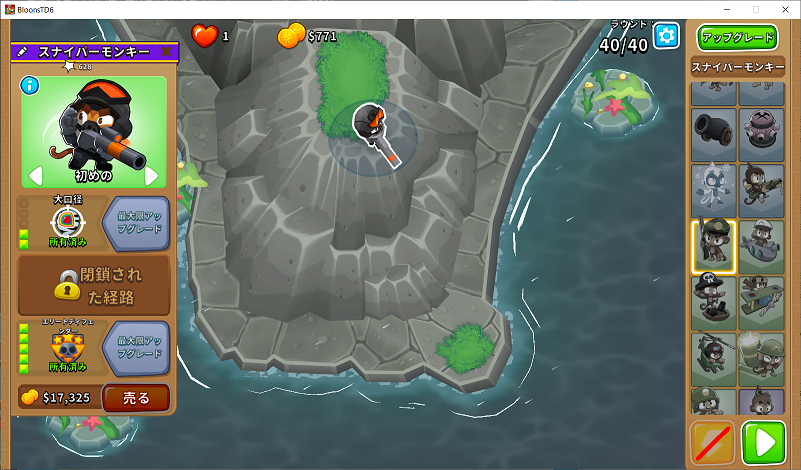This screenshot has height=470, width=801.
Task: Click the red-slash cancel button
Action: 712,442
